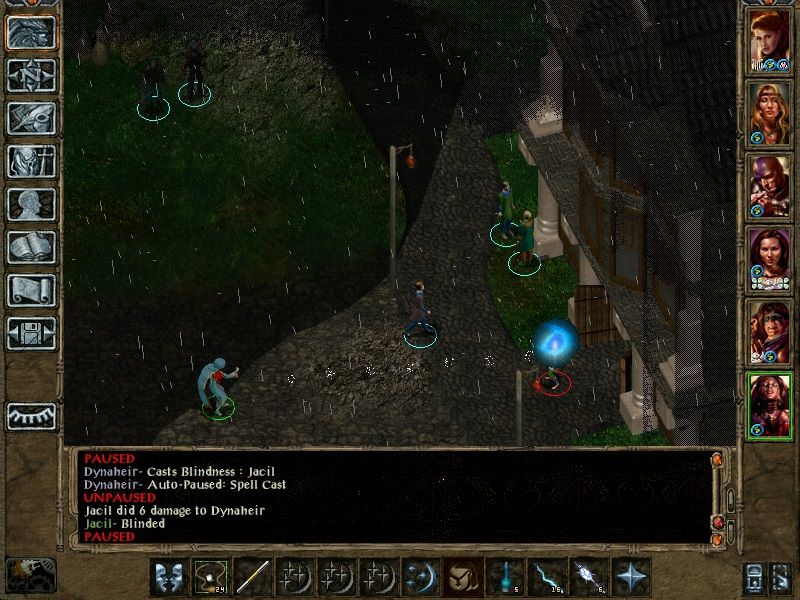Open the area map with compass button
Viewport: 800px width, 600px height.
tap(31, 75)
